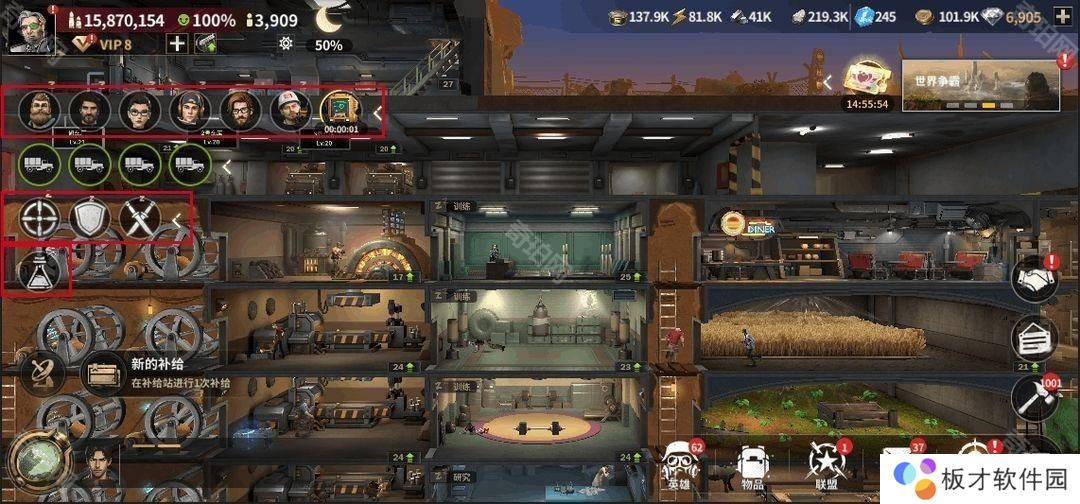The height and width of the screenshot is (504, 1080).
Task: Open the 物品 items backpack menu
Action: [x=752, y=467]
